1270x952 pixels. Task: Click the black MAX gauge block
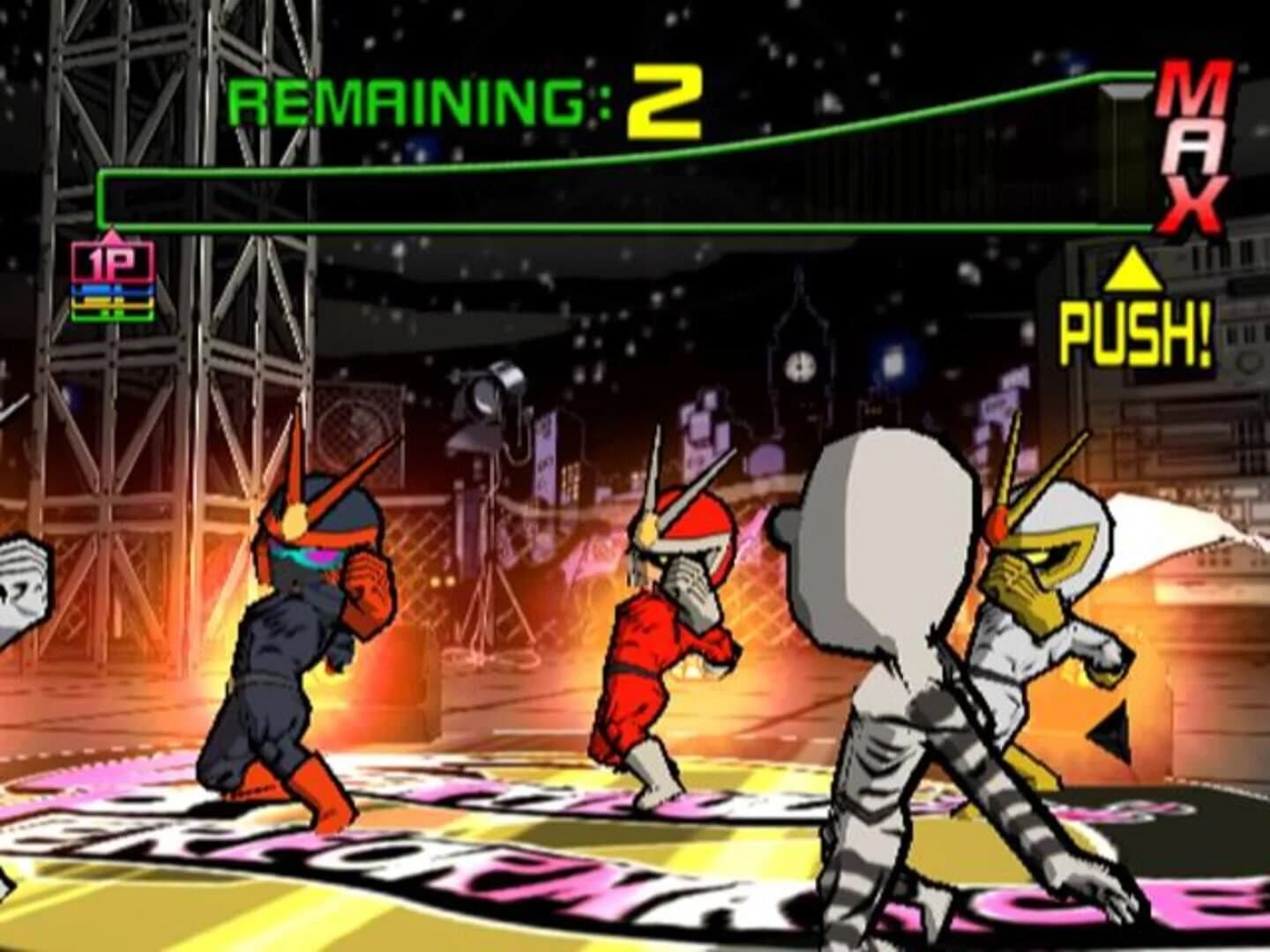click(1122, 154)
